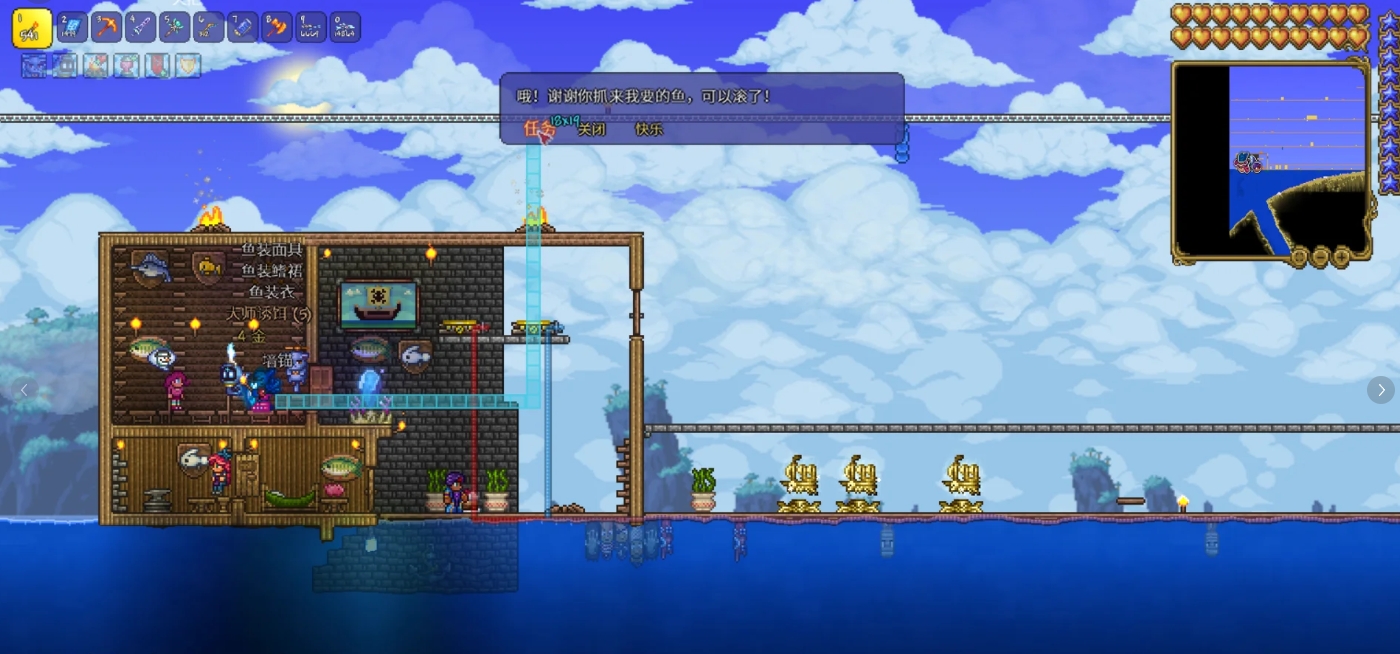Equip the orange pickaxe in slot 3

coord(106,27)
